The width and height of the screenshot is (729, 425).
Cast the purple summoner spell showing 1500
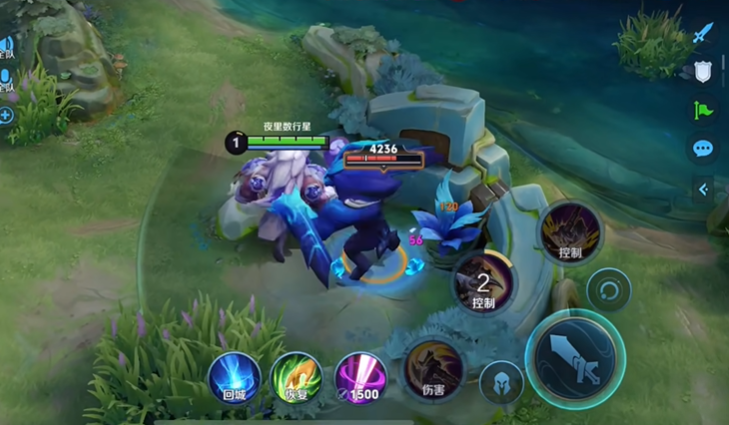pos(359,378)
